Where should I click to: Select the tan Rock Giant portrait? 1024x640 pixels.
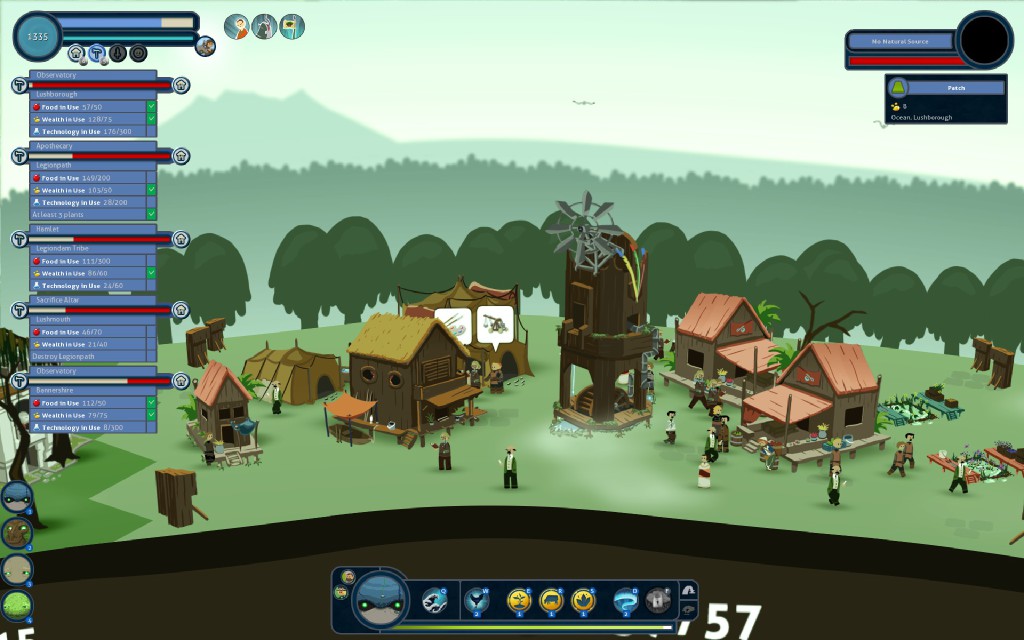tap(16, 569)
